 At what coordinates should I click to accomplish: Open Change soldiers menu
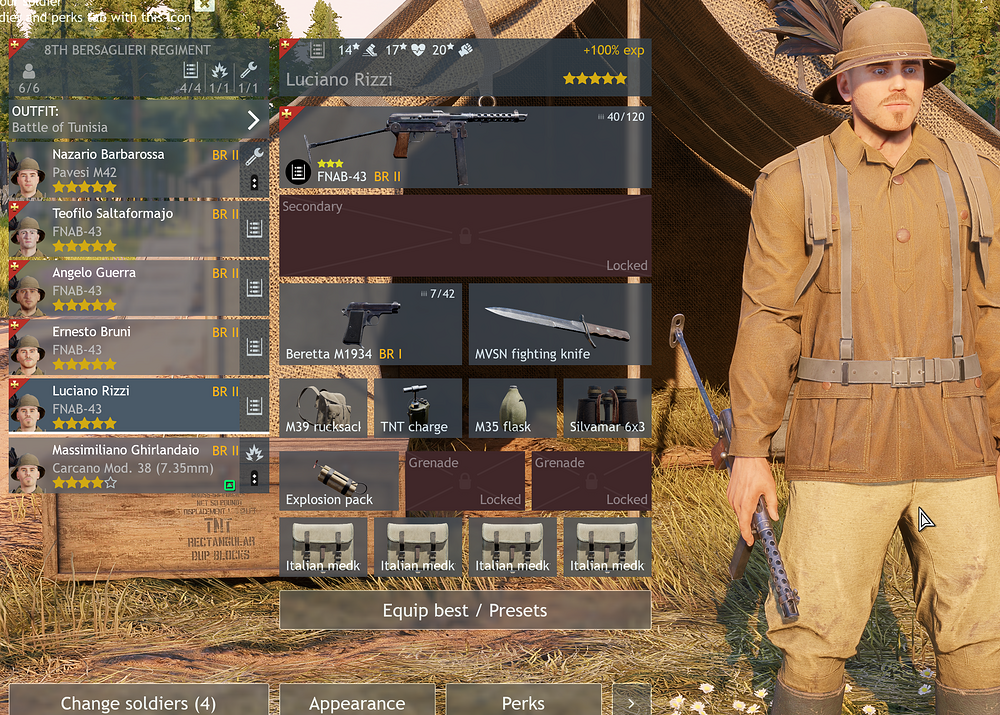point(138,702)
